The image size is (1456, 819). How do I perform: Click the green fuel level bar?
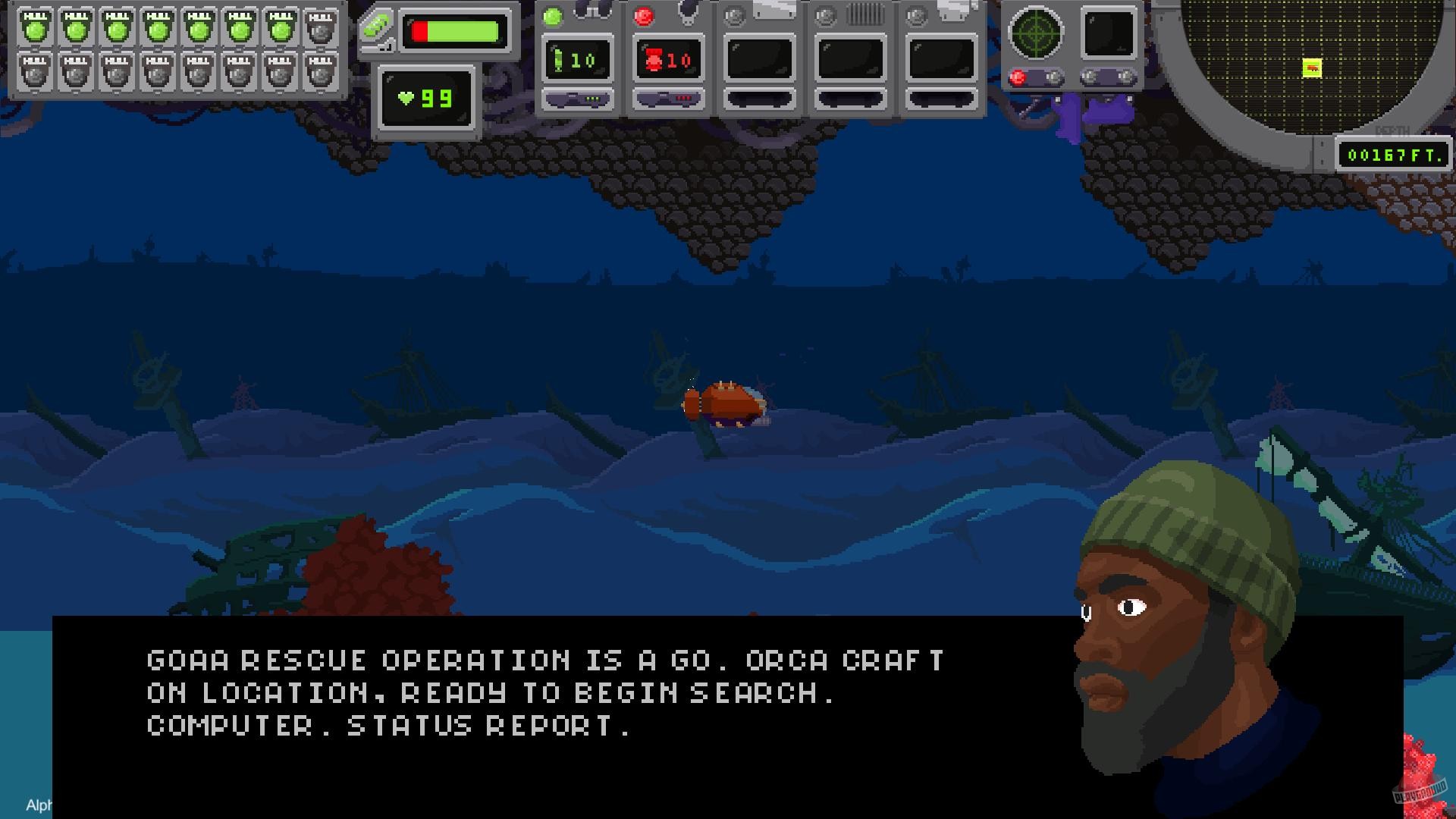[455, 30]
